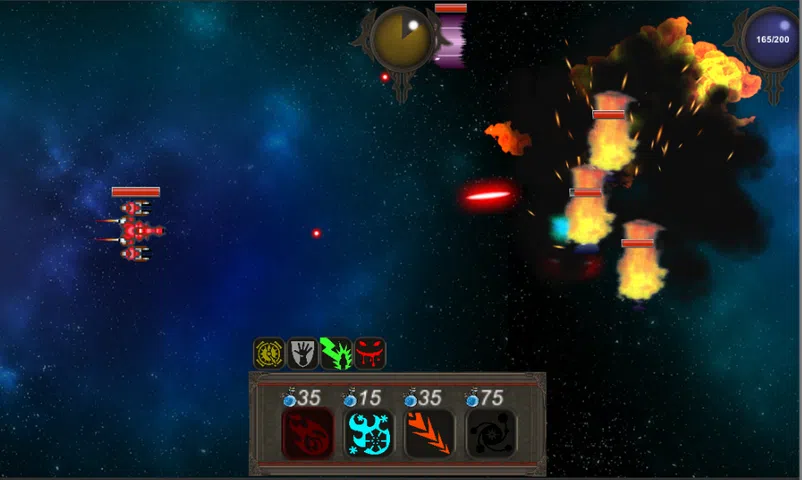Fire the orange arrow barrage ability
802x480 pixels.
(429, 433)
